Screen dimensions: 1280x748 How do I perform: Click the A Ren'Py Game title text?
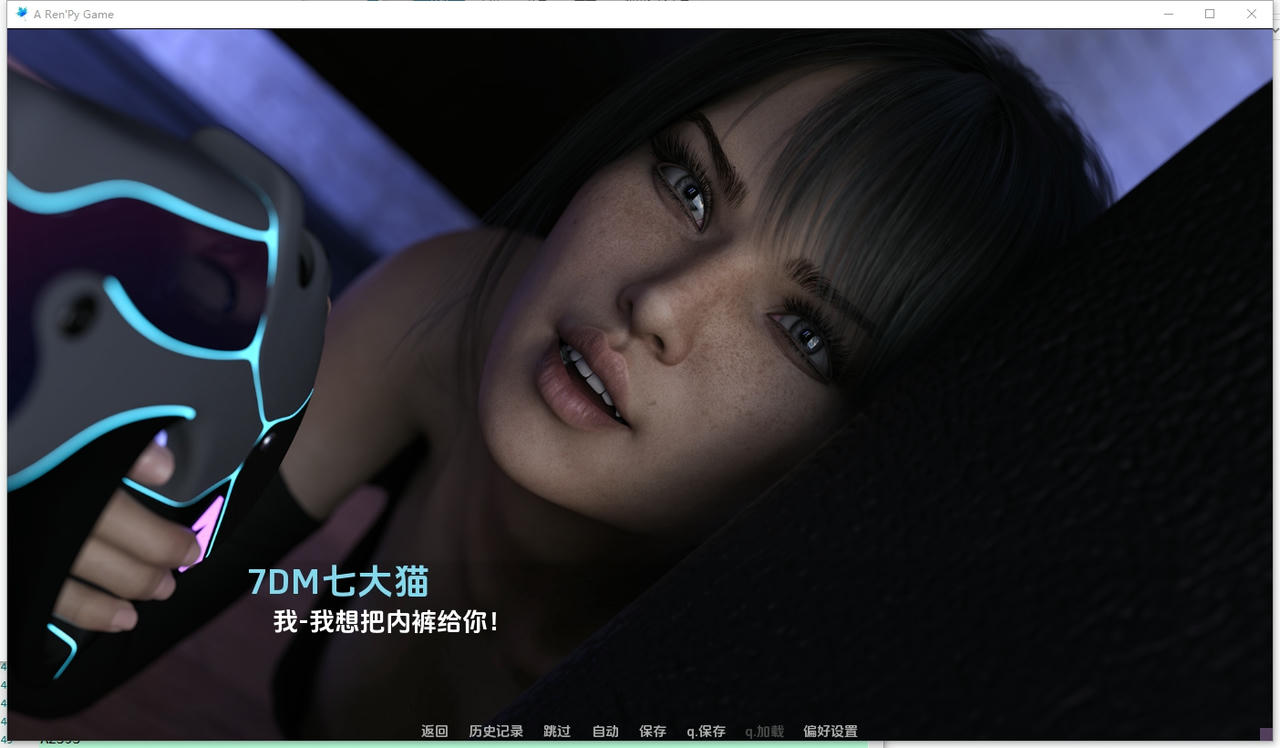(x=72, y=13)
